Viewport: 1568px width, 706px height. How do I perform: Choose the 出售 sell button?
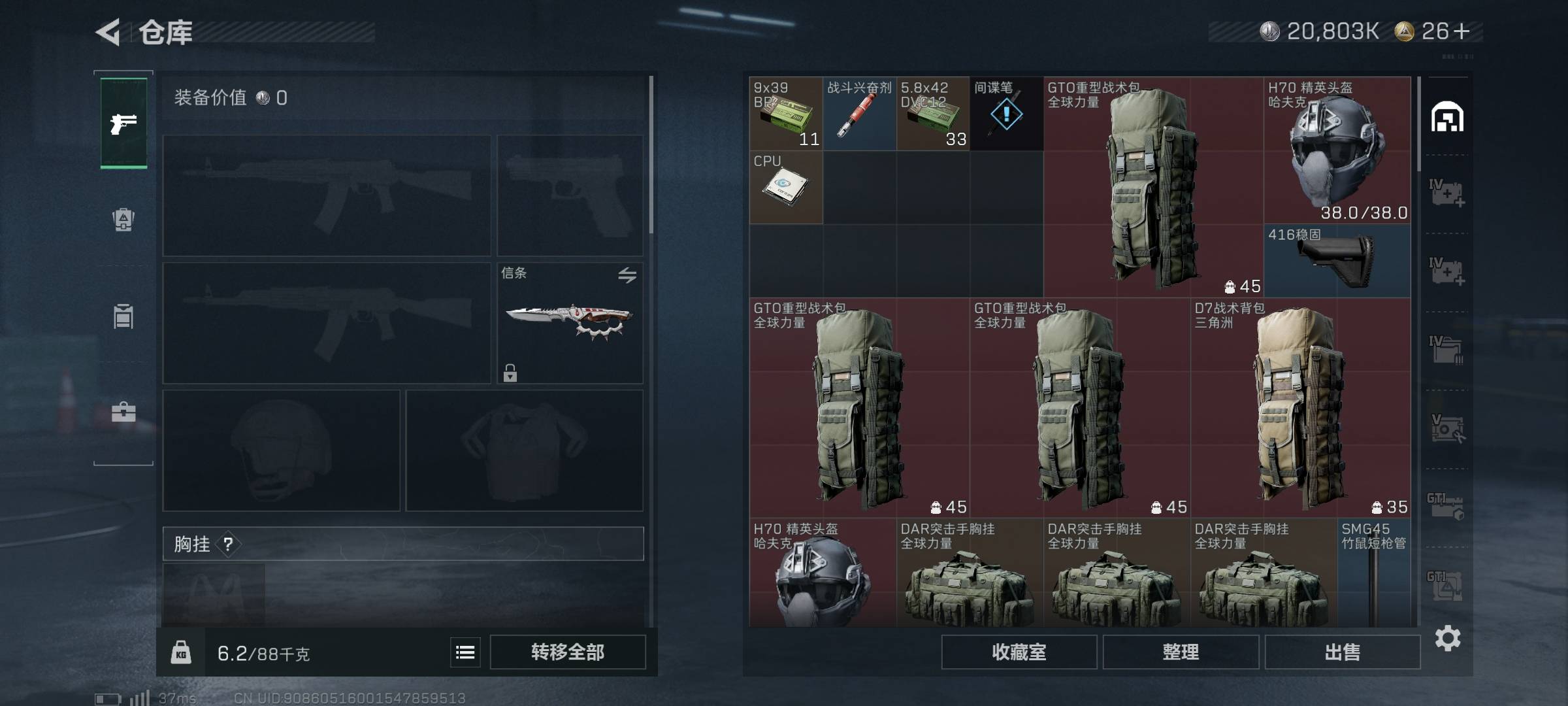1342,652
